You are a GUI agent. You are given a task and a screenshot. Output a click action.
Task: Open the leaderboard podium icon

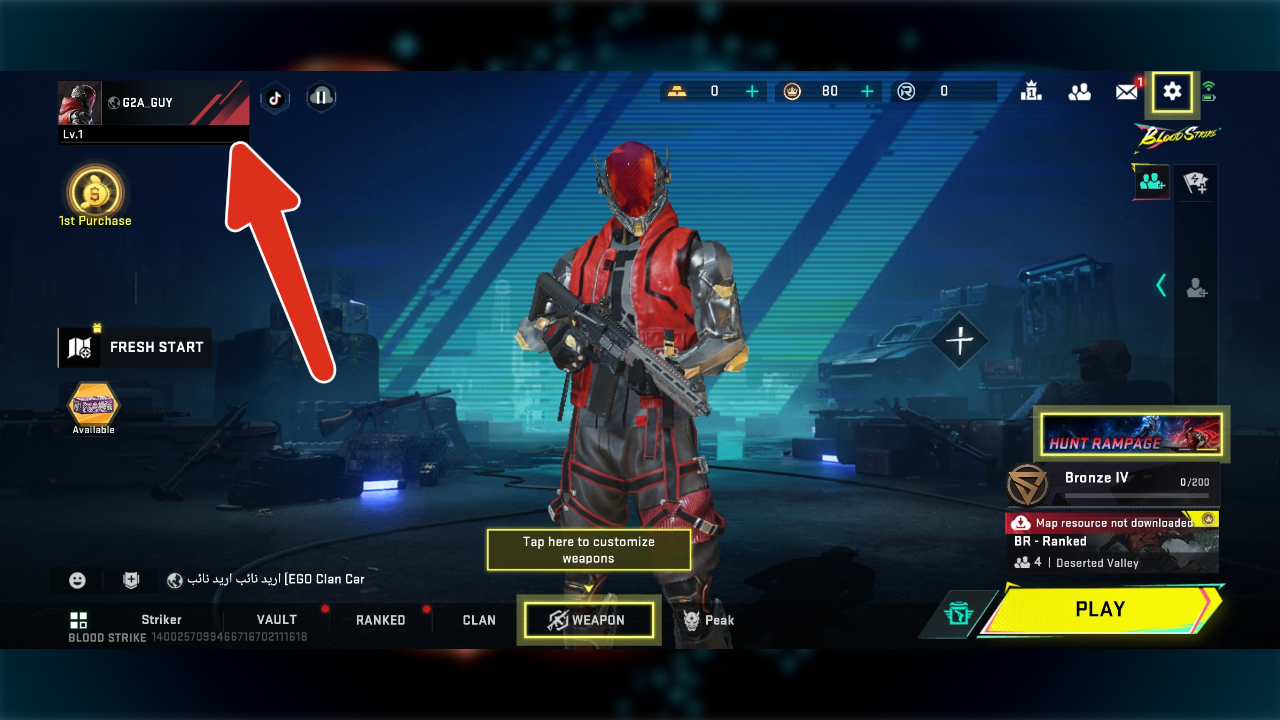coord(1031,92)
